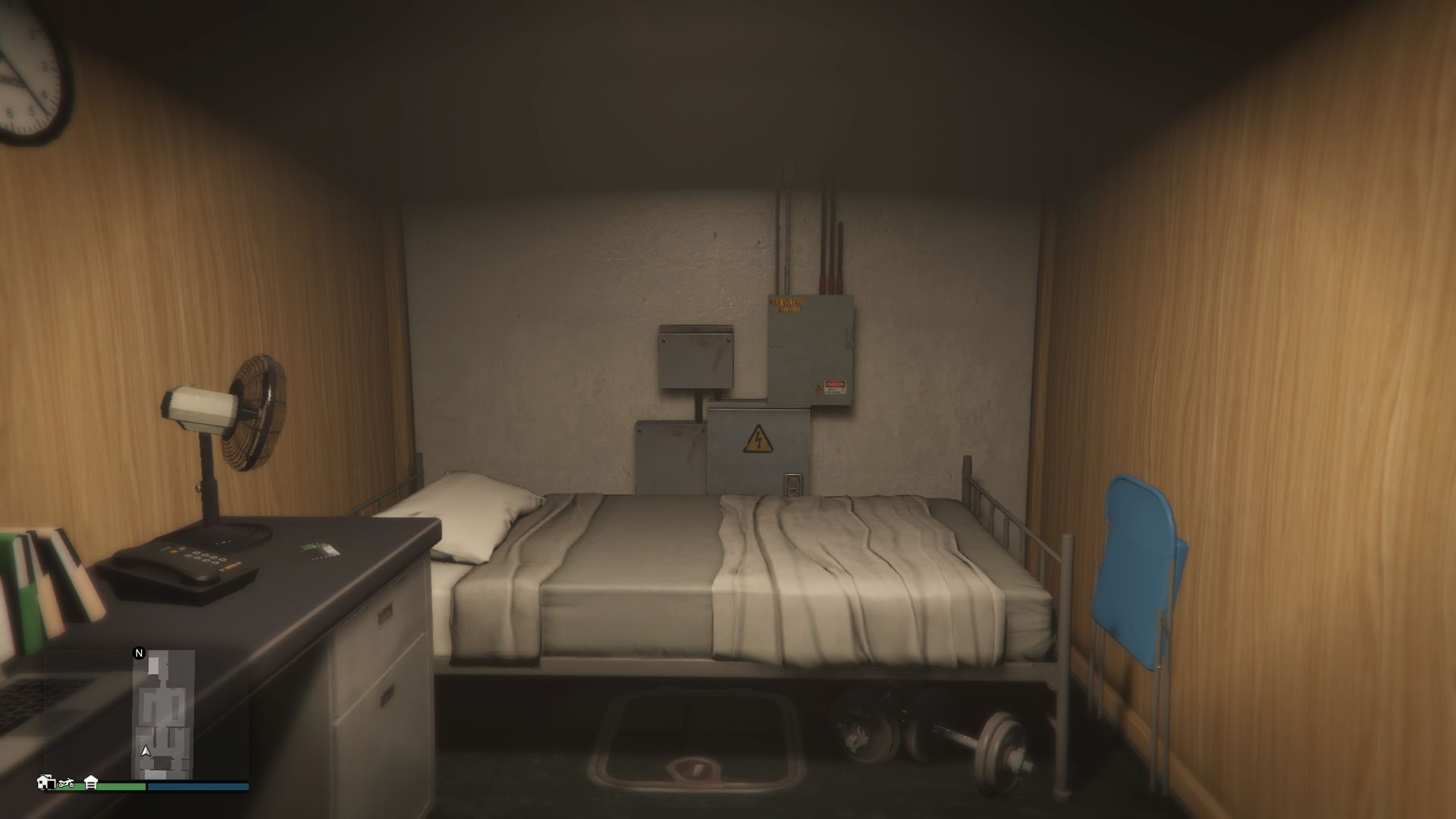Toggle the switch on the lower junction box
The height and width of the screenshot is (819, 1456).
pyautogui.click(x=793, y=484)
